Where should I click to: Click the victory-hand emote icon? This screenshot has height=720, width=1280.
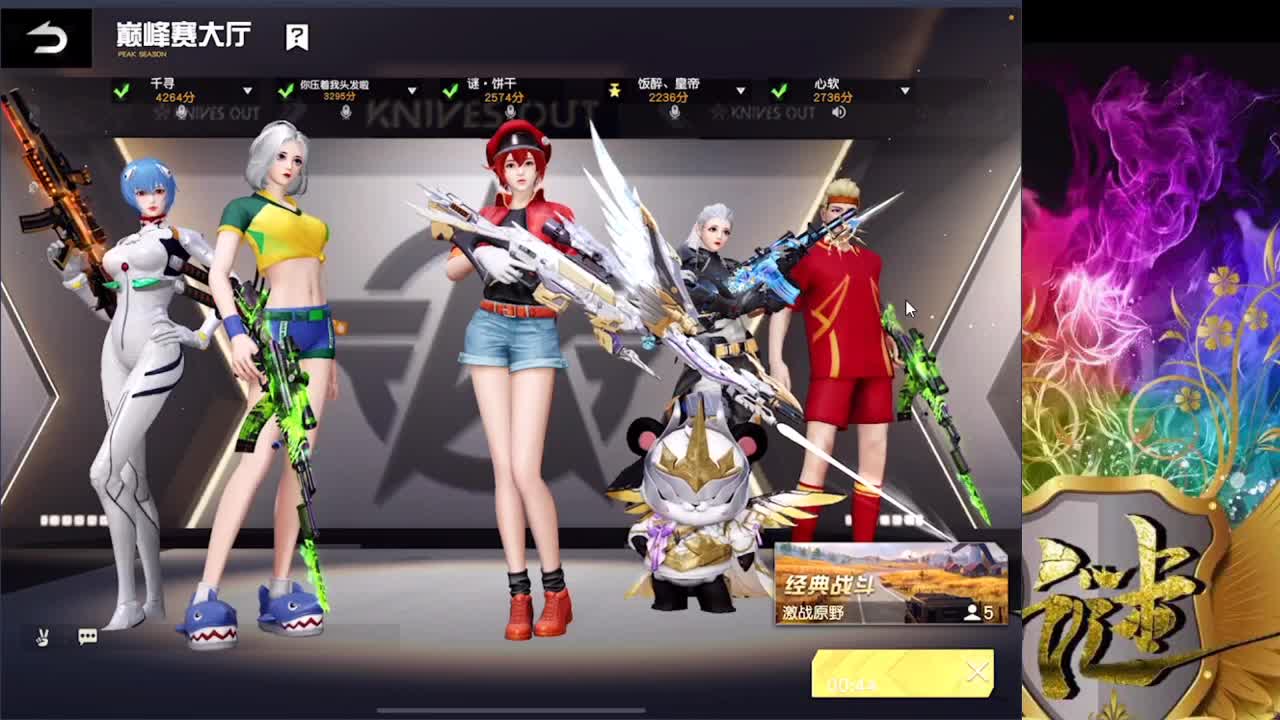click(41, 636)
